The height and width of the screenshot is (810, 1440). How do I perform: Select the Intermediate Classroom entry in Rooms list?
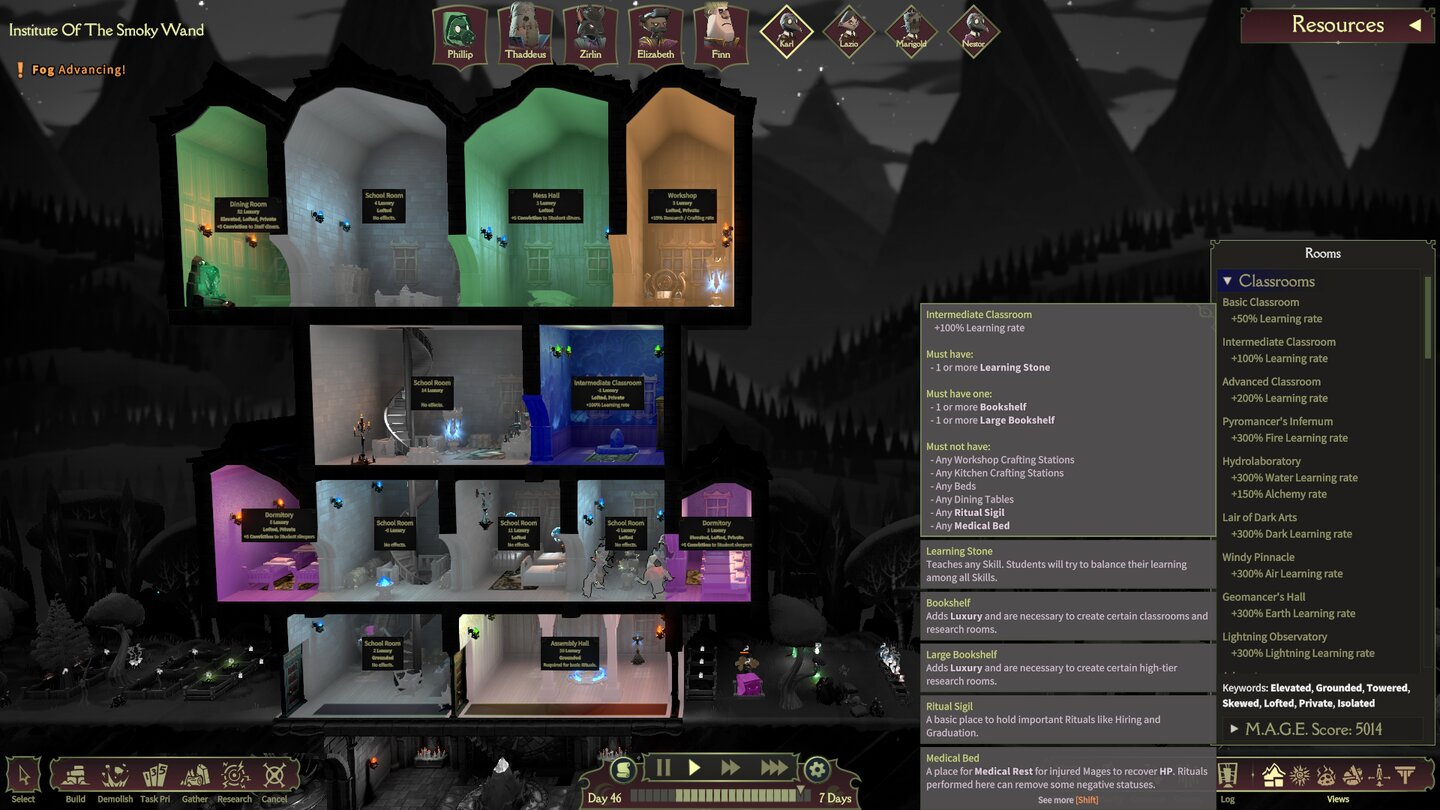coord(1279,342)
